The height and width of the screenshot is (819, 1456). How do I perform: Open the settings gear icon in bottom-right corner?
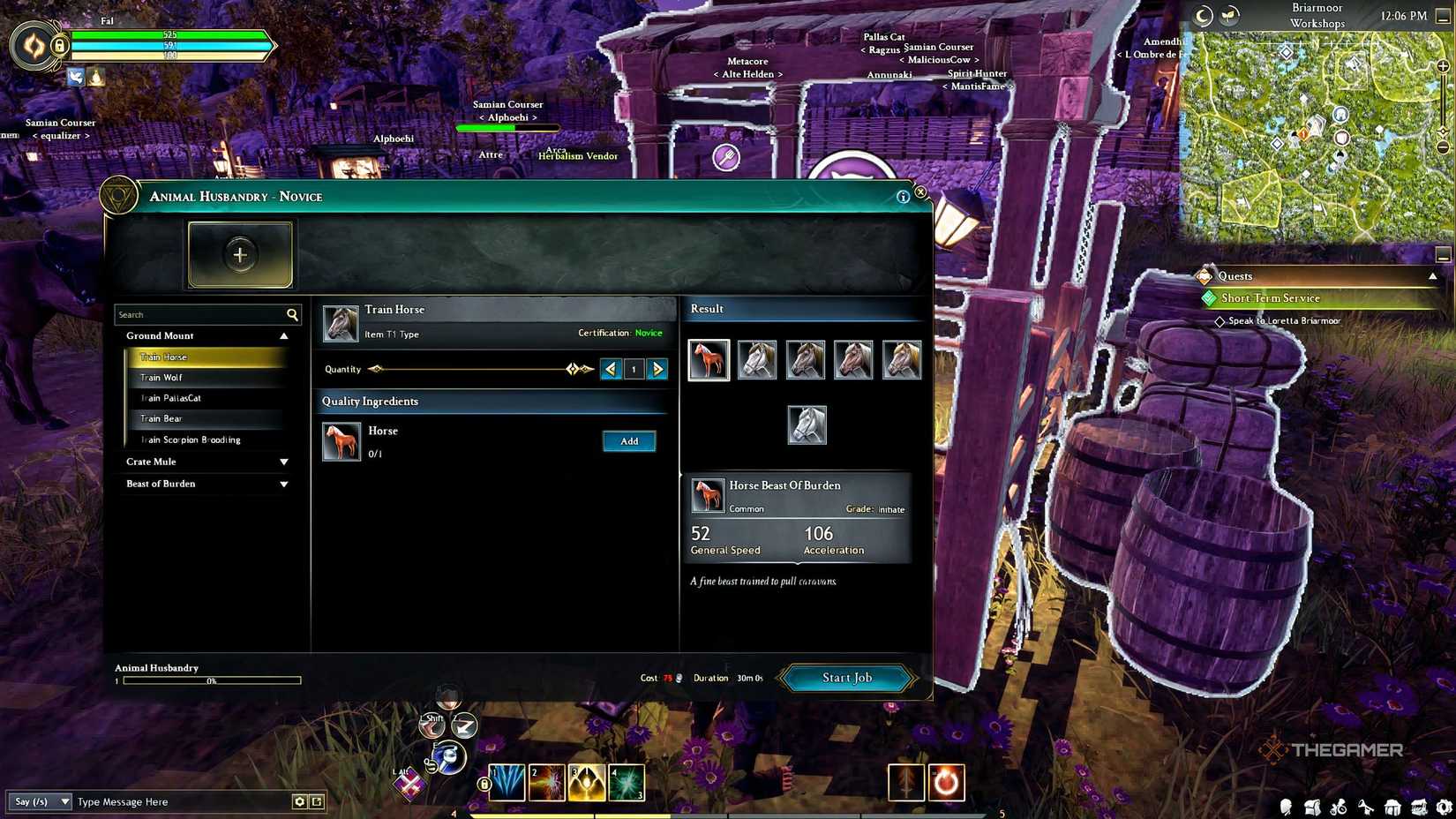pos(1444,807)
